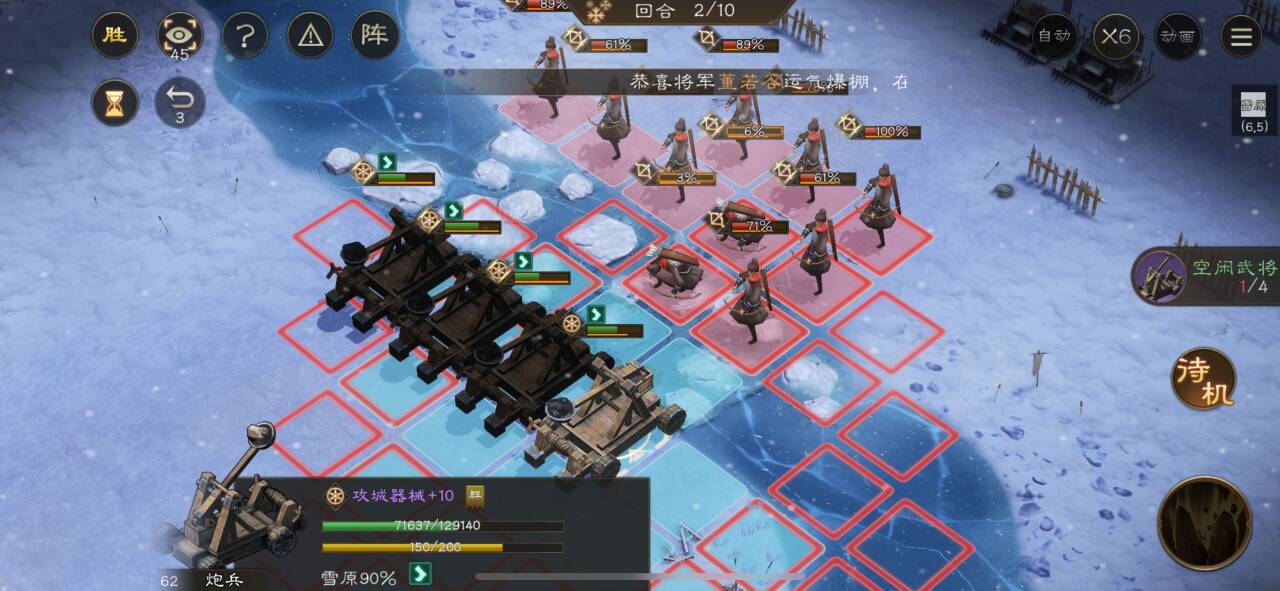Click the 胜 badge beside 攻城器械+10

coord(476,495)
